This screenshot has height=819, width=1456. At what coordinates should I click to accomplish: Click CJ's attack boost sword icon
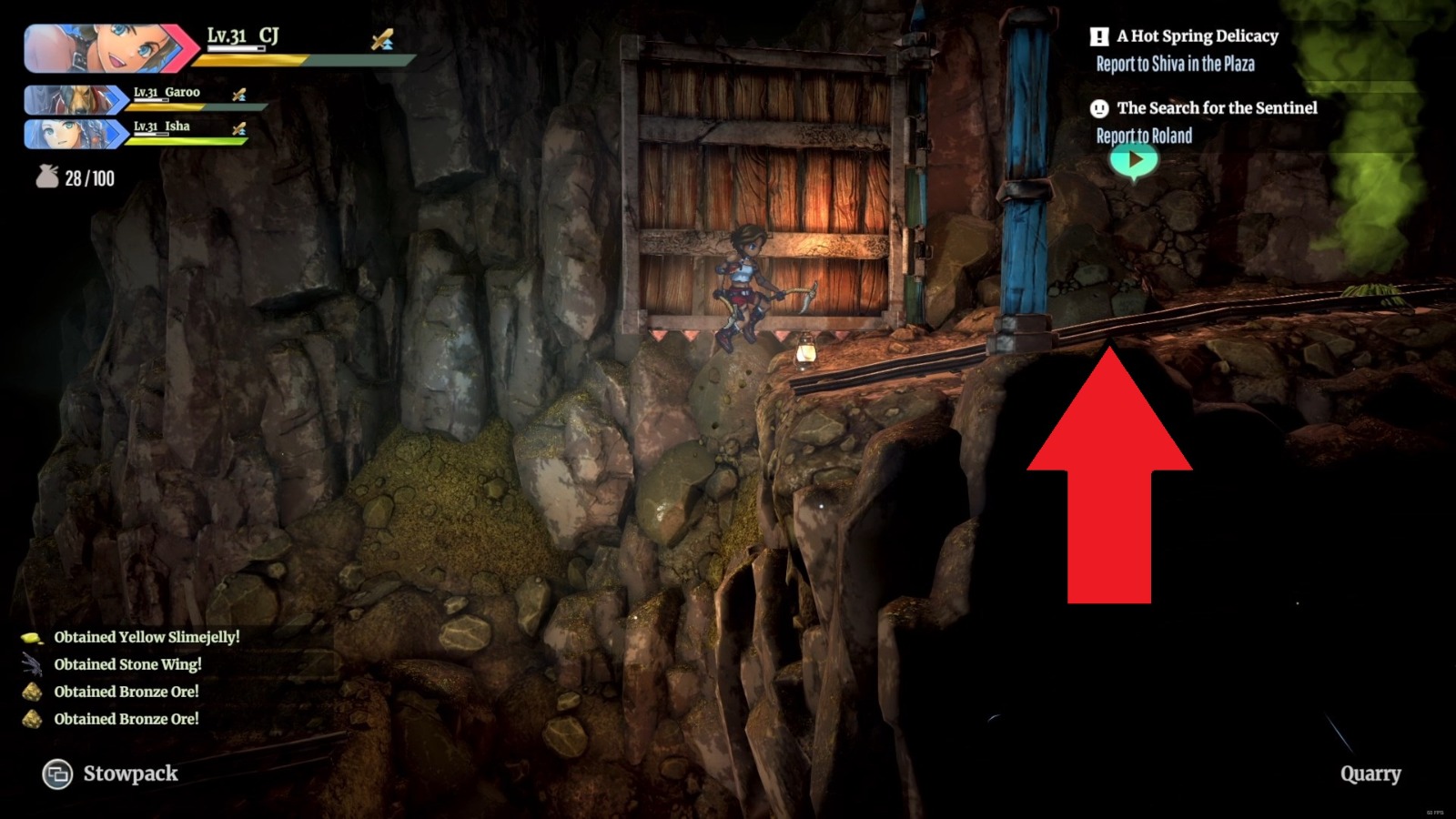click(383, 40)
